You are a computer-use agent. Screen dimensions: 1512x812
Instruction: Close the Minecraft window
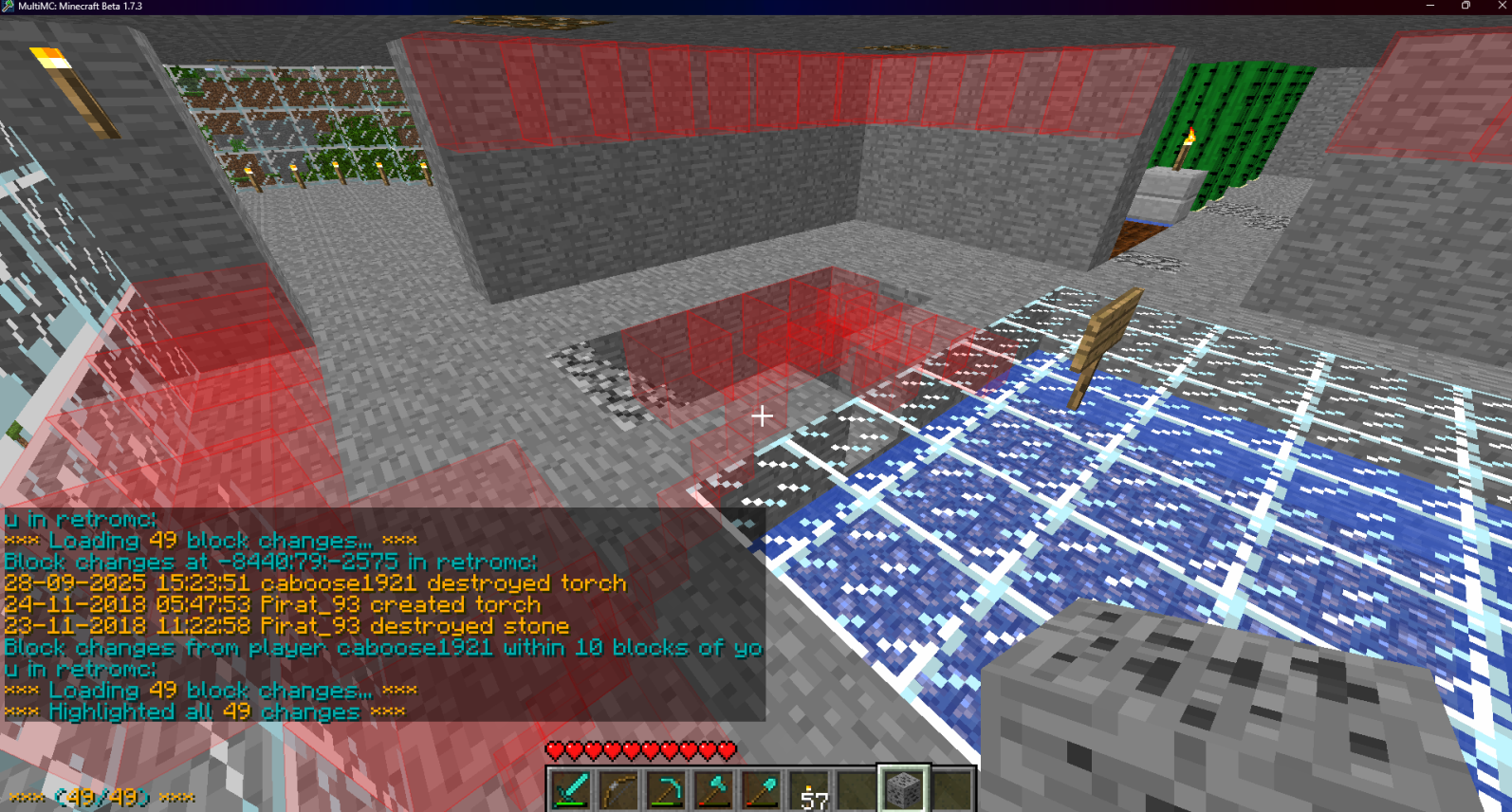[1502, 6]
